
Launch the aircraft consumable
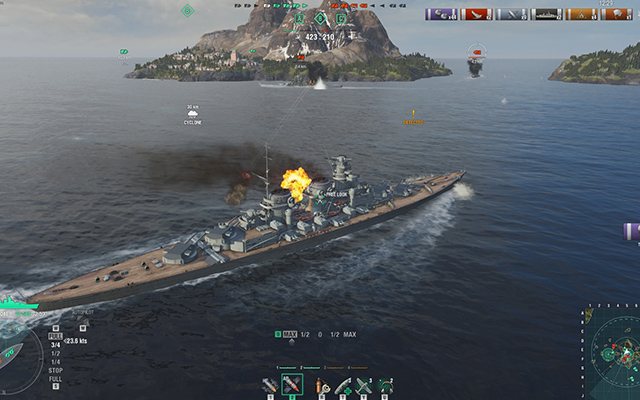(364, 384)
